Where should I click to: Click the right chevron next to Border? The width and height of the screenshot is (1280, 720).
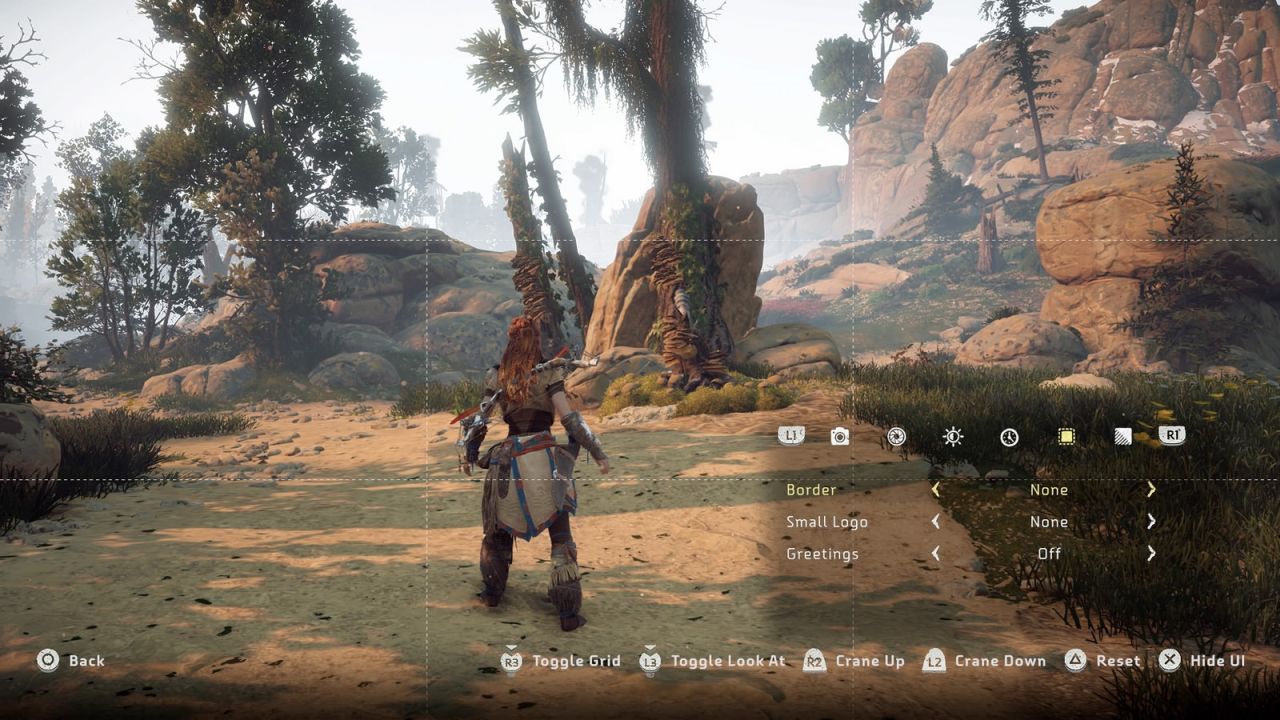1151,490
